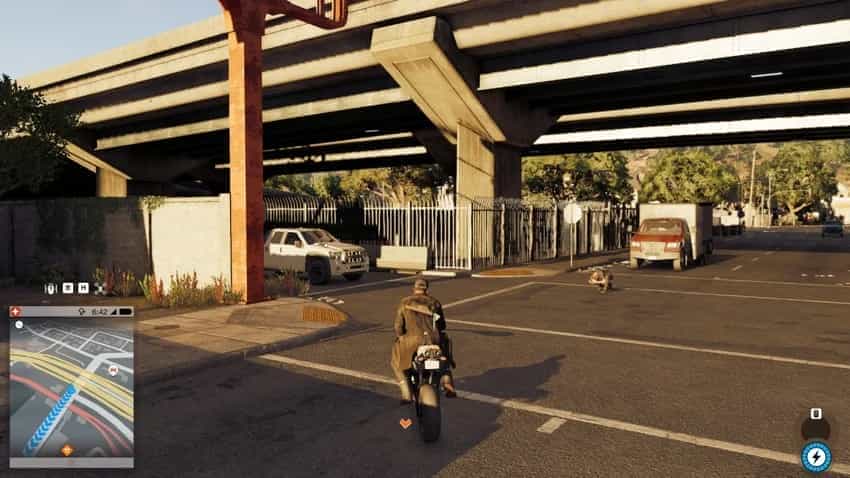Screen dimensions: 850x478
Task: Select the red marker icon on minimap
Action: tap(114, 369)
